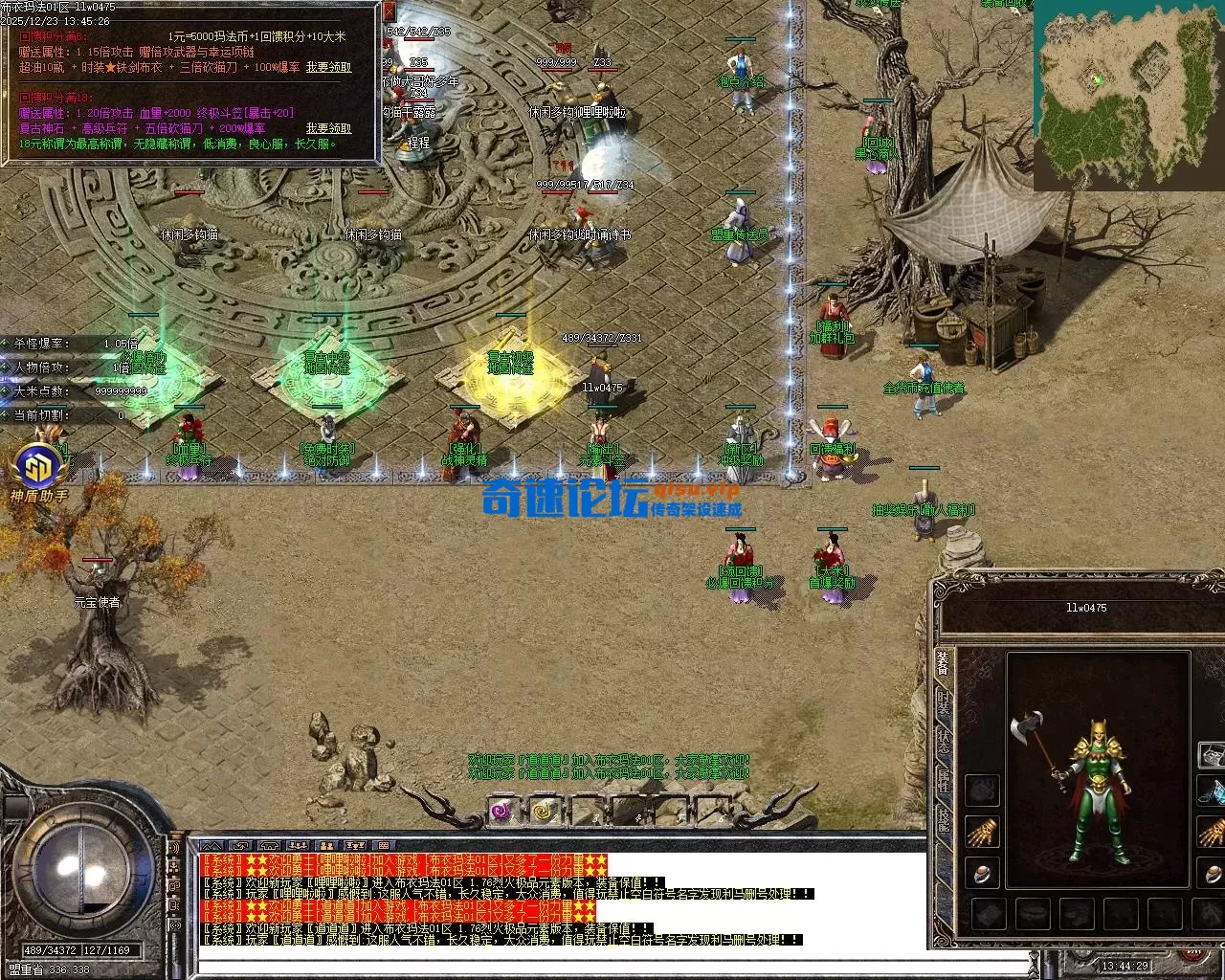This screenshot has width=1225, height=980.
Task: Switch to the 装备 equipment tab
Action: (x=944, y=663)
